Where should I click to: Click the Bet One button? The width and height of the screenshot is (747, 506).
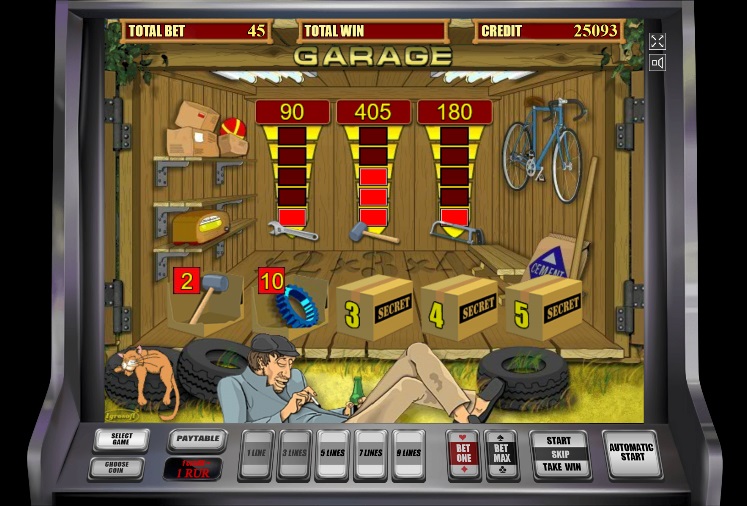(x=462, y=453)
